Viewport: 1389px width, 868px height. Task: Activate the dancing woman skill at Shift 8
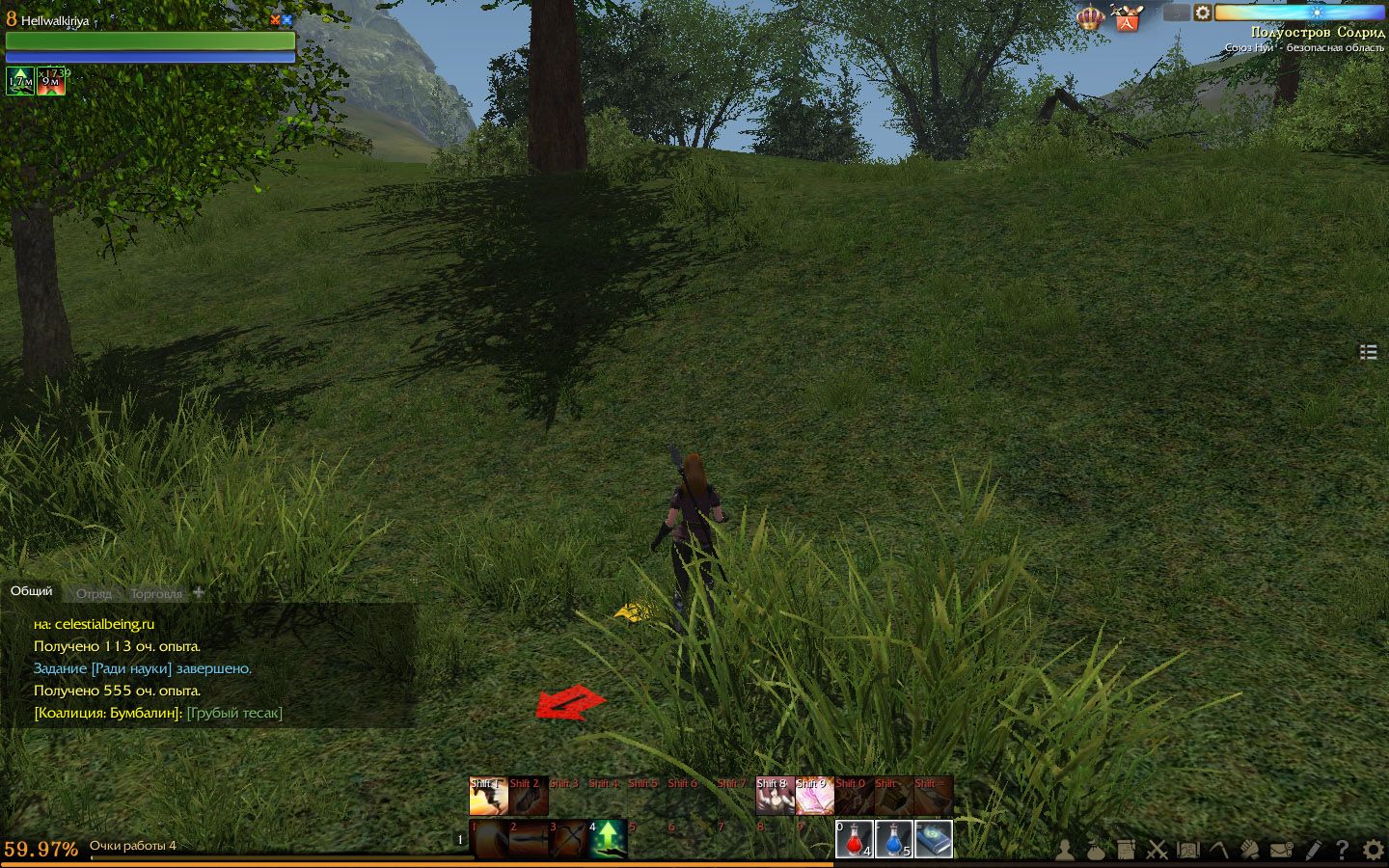775,796
